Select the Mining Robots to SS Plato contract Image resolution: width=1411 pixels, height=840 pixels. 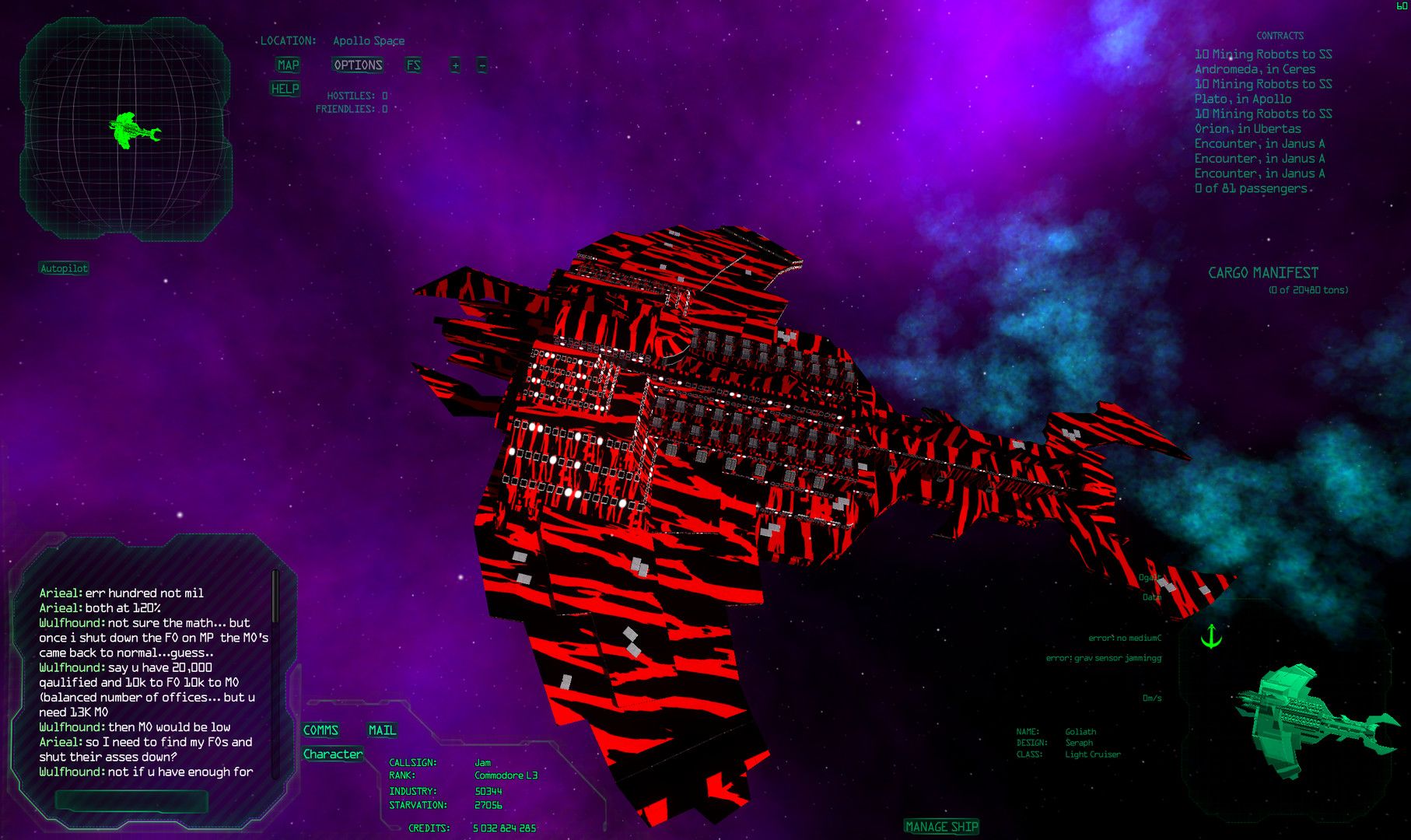click(x=1262, y=91)
